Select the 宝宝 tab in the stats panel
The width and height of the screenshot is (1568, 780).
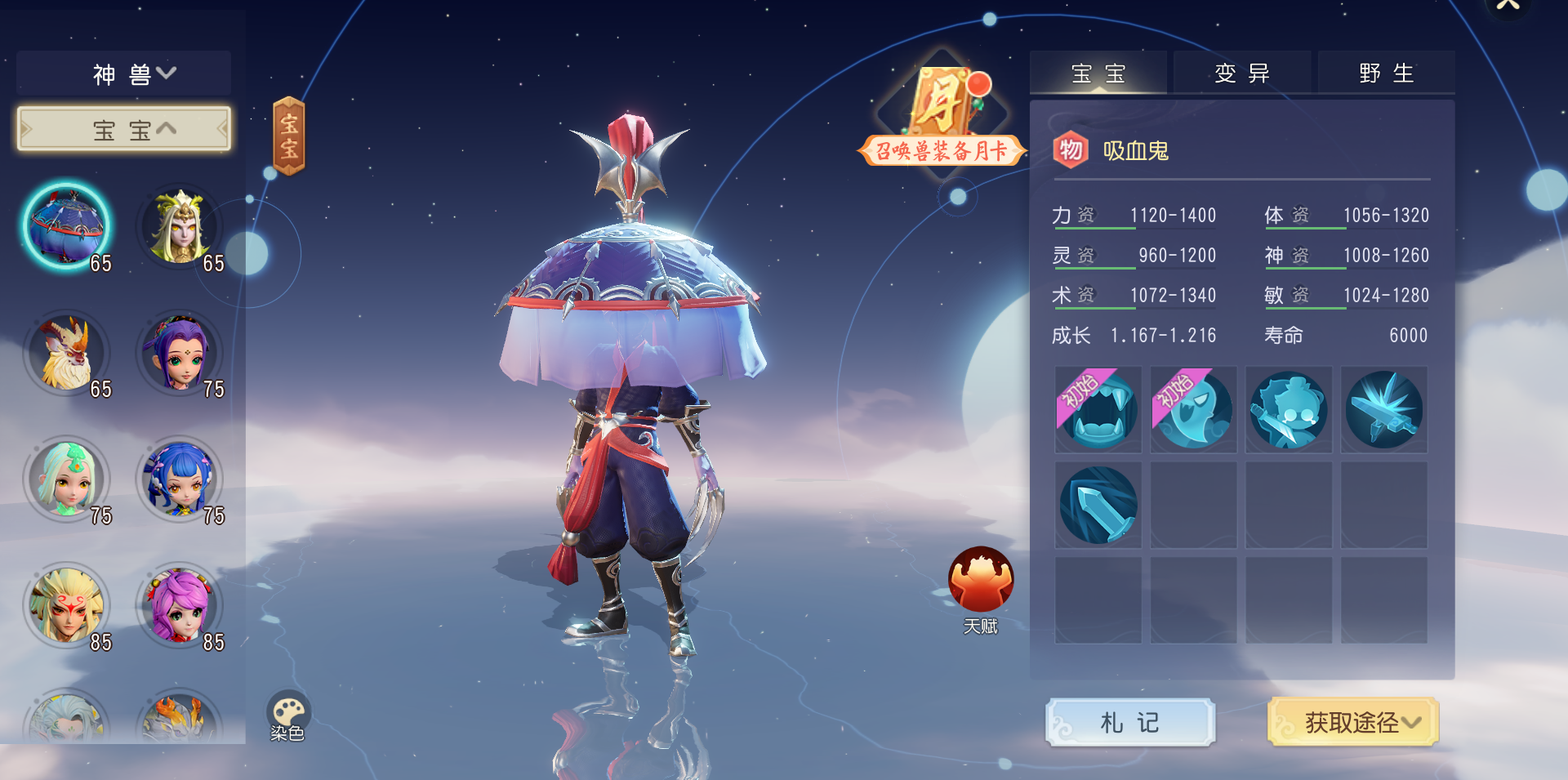(x=1098, y=74)
